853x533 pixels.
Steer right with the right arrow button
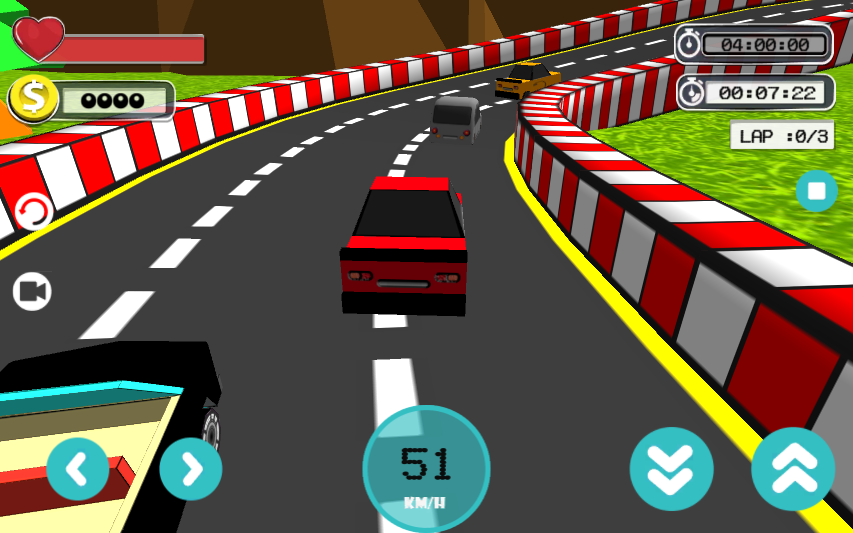pyautogui.click(x=190, y=468)
